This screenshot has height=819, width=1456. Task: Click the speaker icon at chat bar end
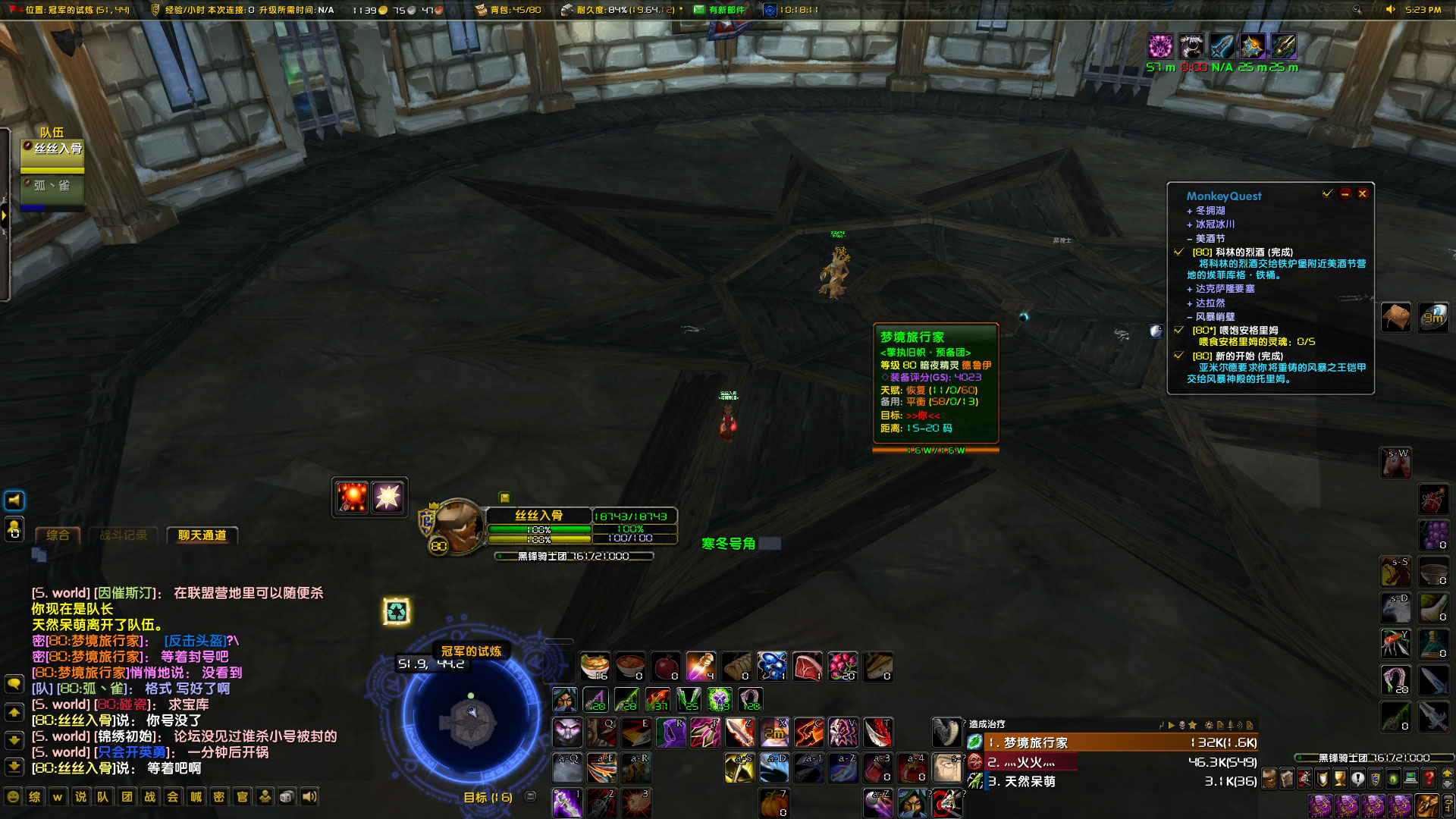tap(308, 797)
